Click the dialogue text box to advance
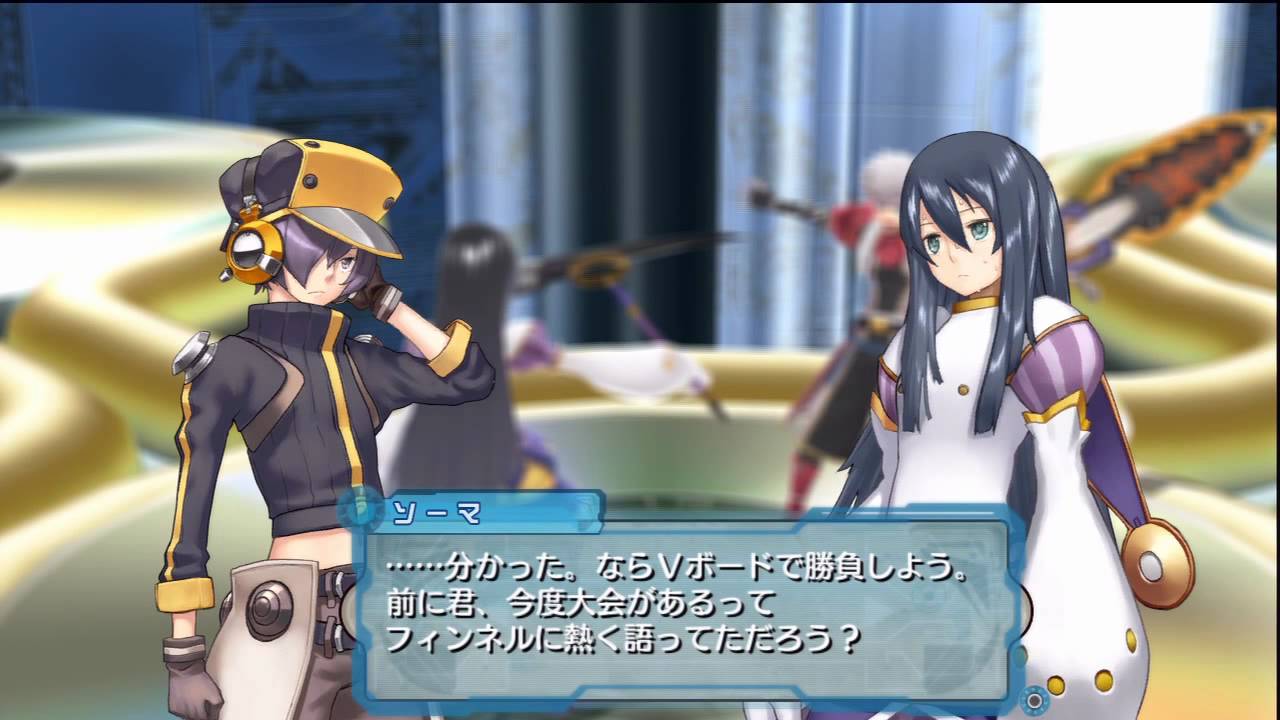Screen dimensions: 1280x720 [690, 610]
